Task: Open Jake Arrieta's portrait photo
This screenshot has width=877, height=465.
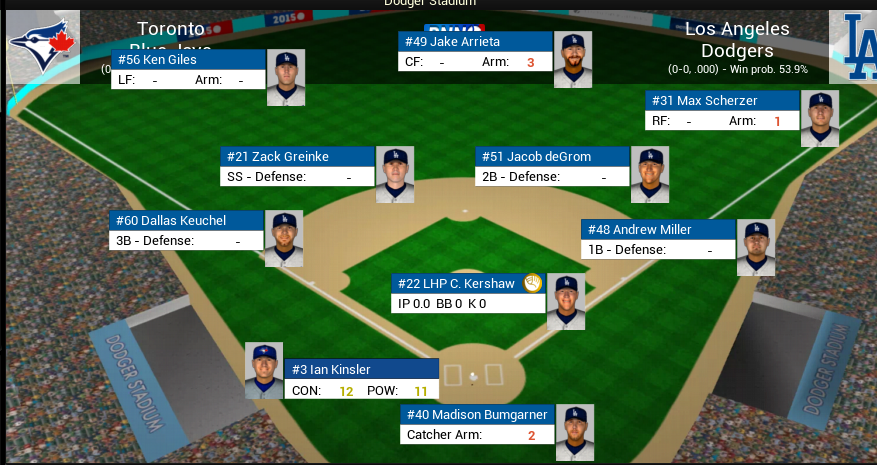Action: click(x=573, y=60)
